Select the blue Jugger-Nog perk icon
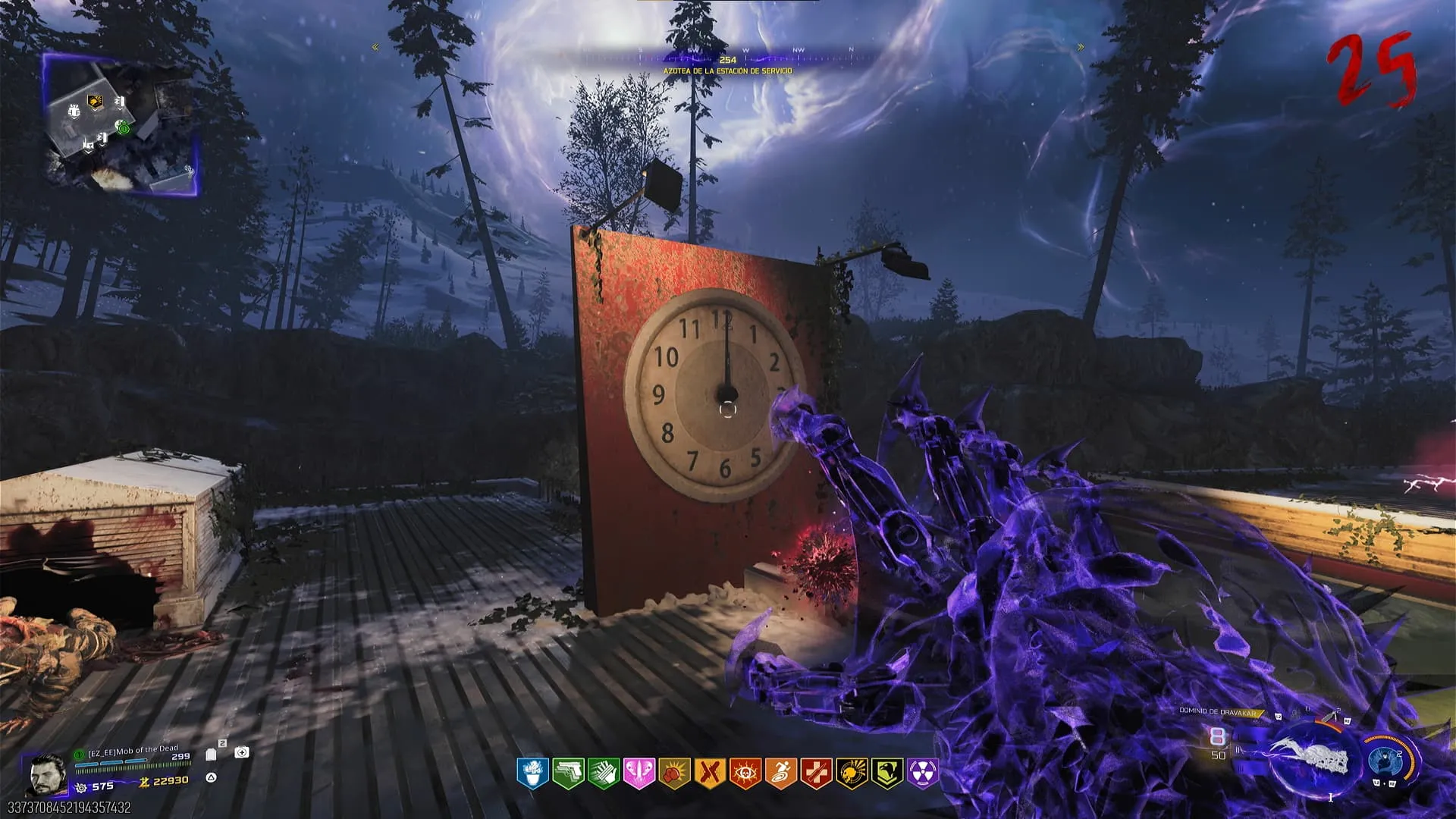 [x=532, y=773]
